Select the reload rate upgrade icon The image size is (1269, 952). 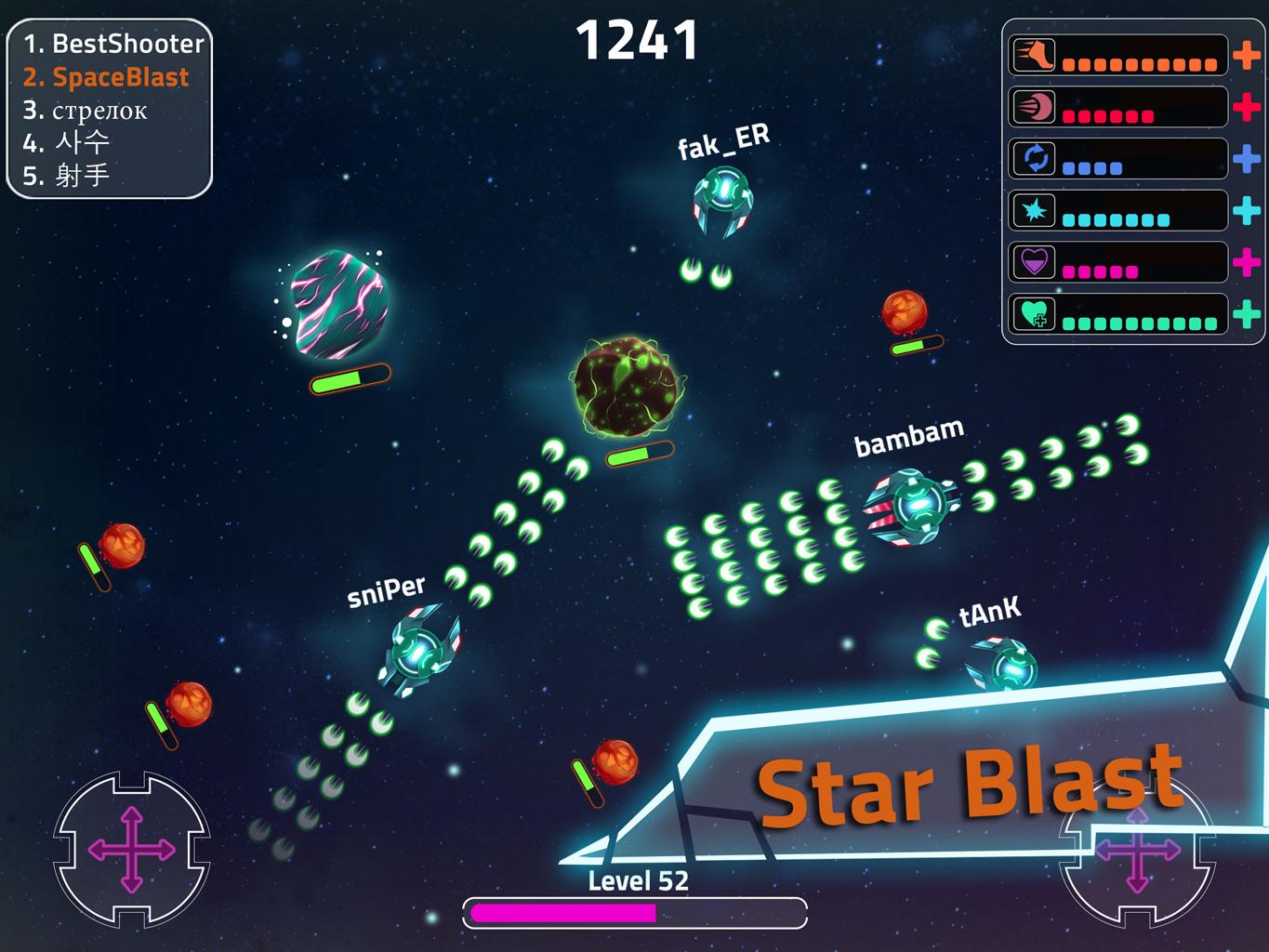coord(1034,159)
